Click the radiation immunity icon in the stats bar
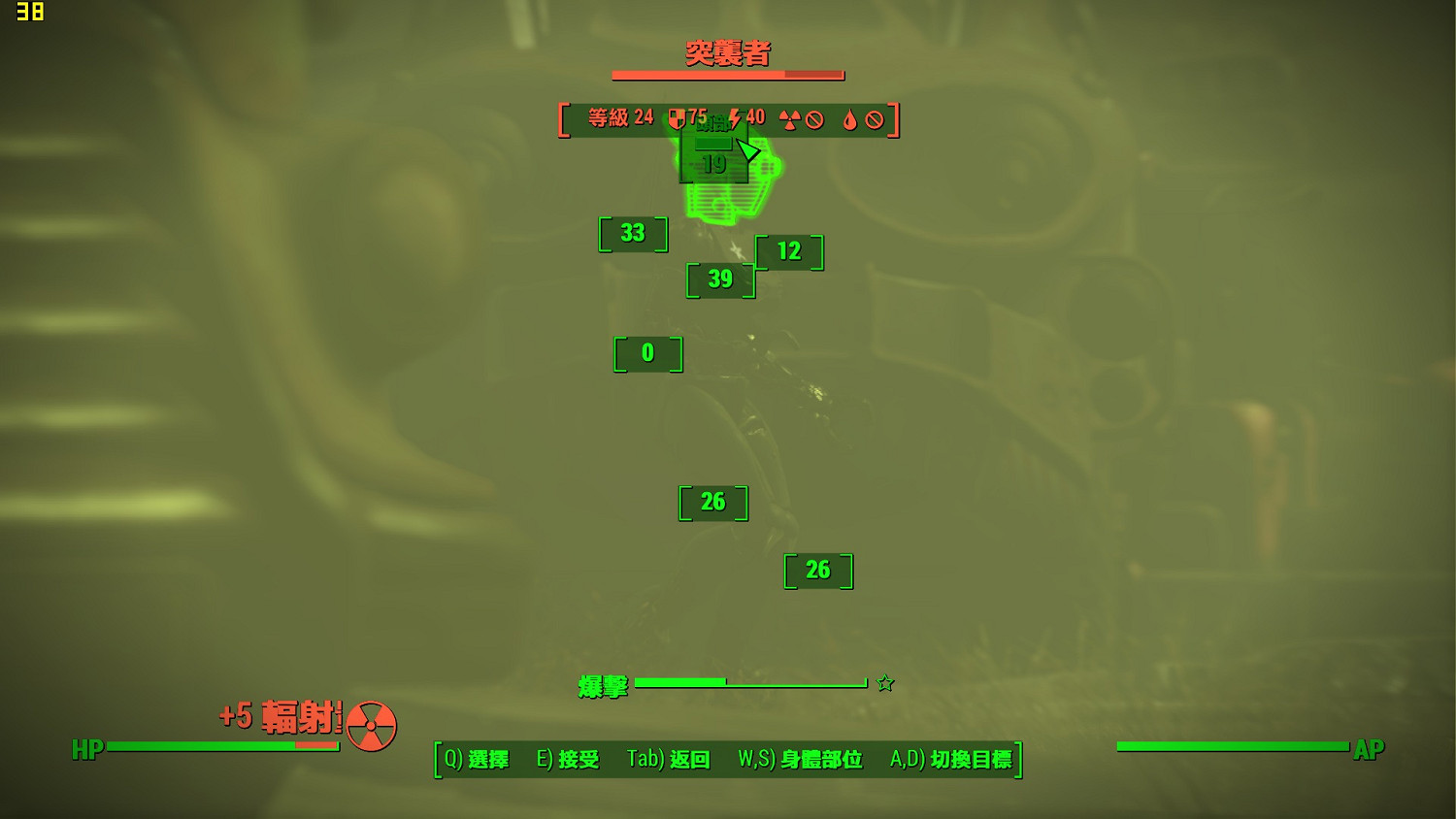This screenshot has height=819, width=1456. (791, 119)
